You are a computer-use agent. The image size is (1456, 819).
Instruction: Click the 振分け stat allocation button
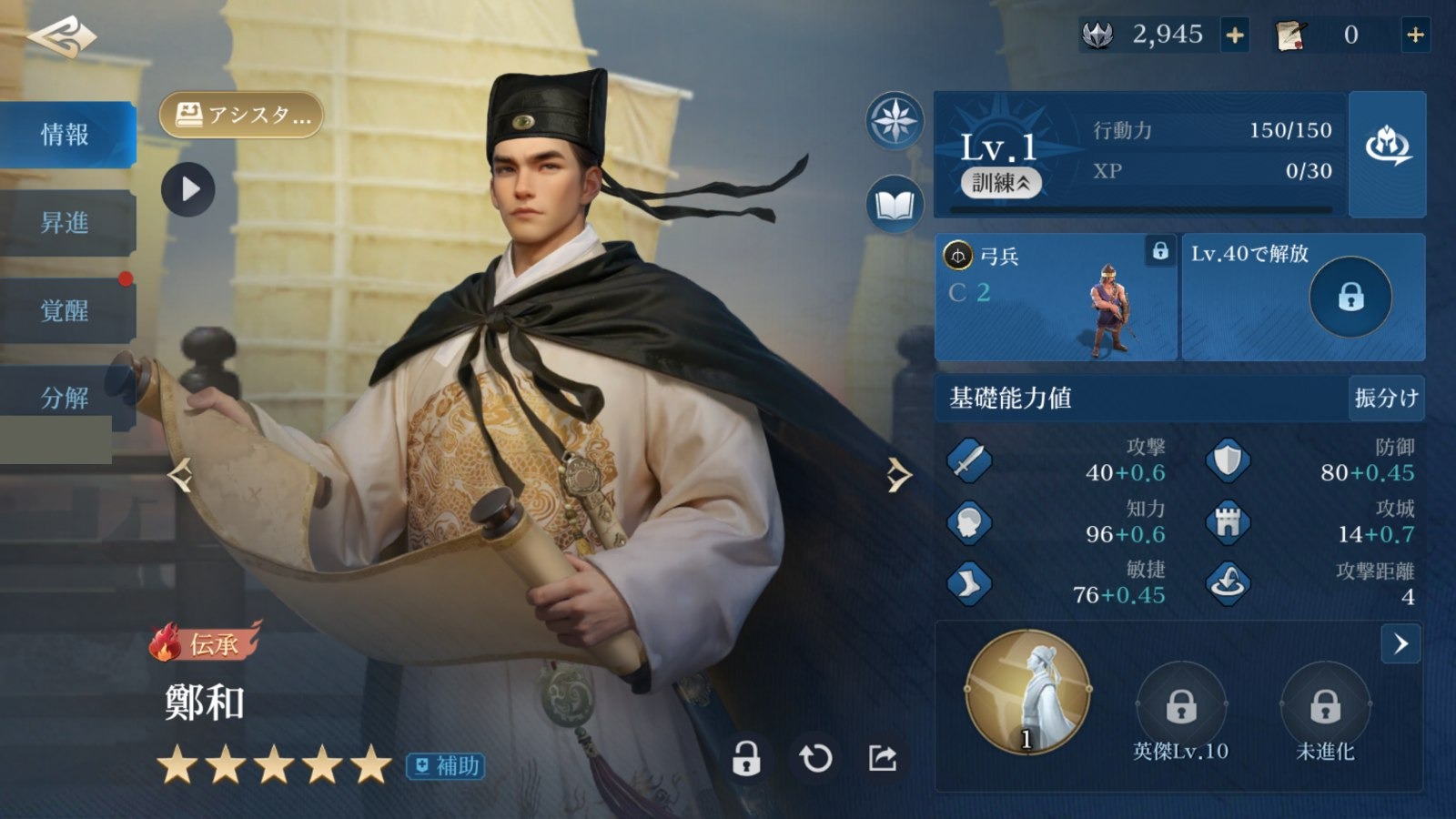click(1386, 398)
